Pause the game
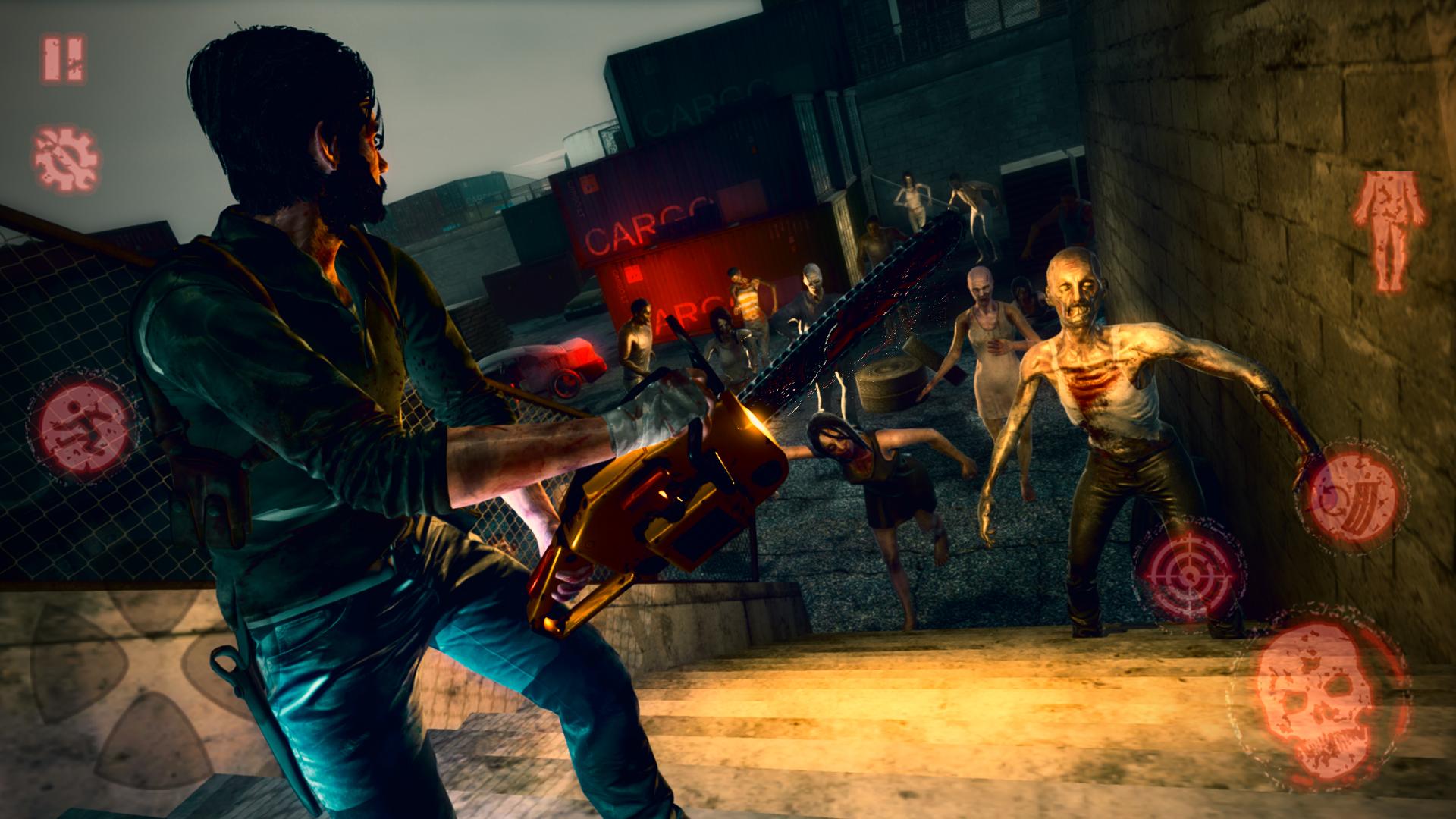The width and height of the screenshot is (1456, 819). click(x=64, y=59)
